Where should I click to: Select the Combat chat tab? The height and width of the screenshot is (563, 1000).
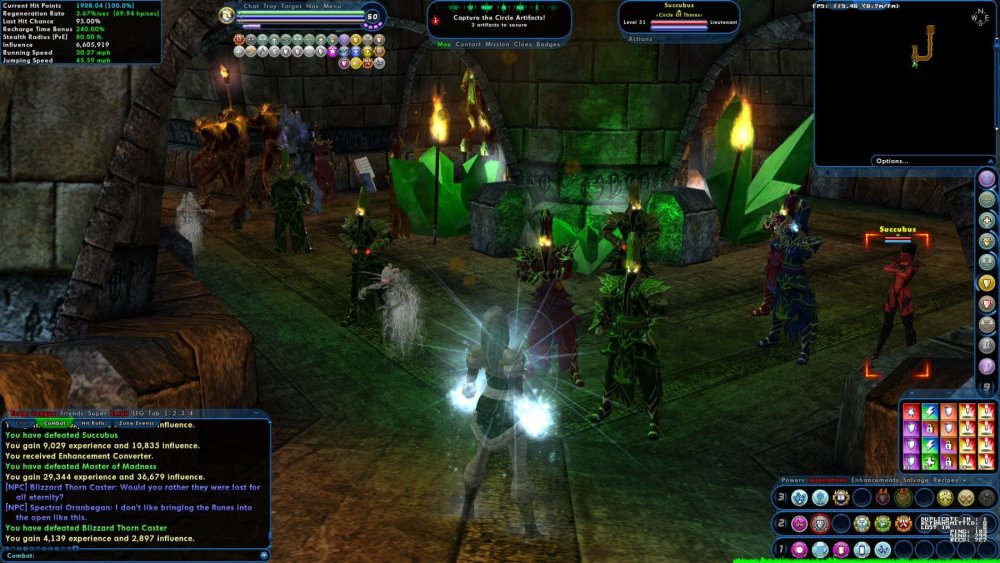(55, 423)
